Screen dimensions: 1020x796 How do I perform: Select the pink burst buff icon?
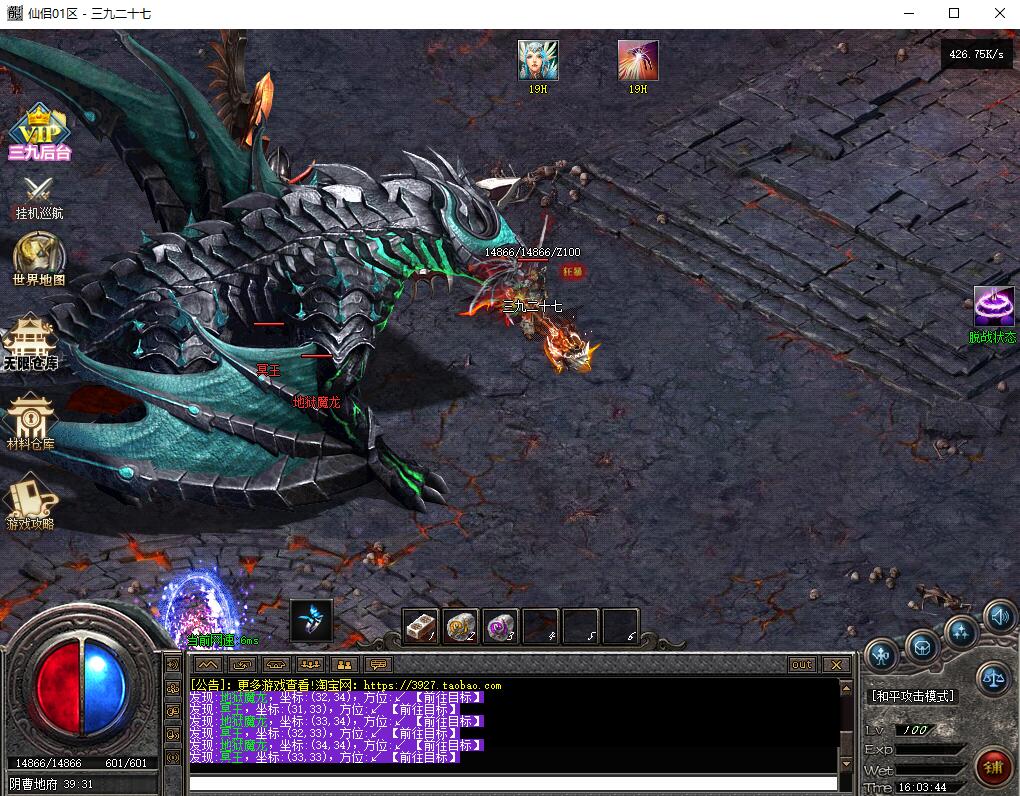(638, 61)
